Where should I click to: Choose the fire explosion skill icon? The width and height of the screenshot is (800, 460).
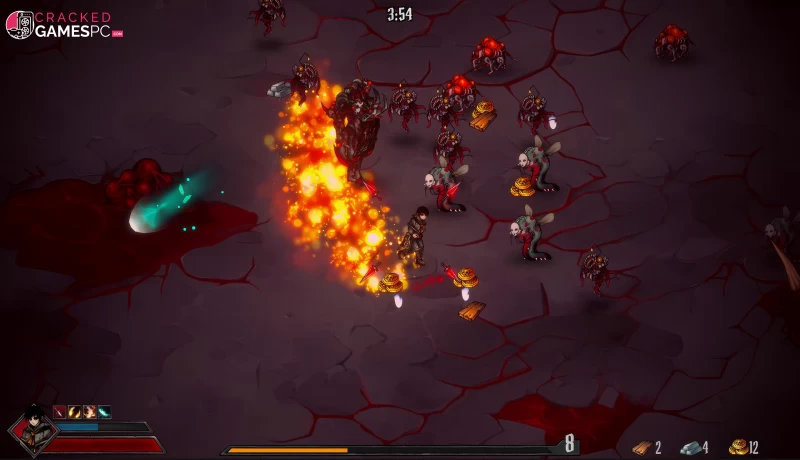click(x=89, y=411)
